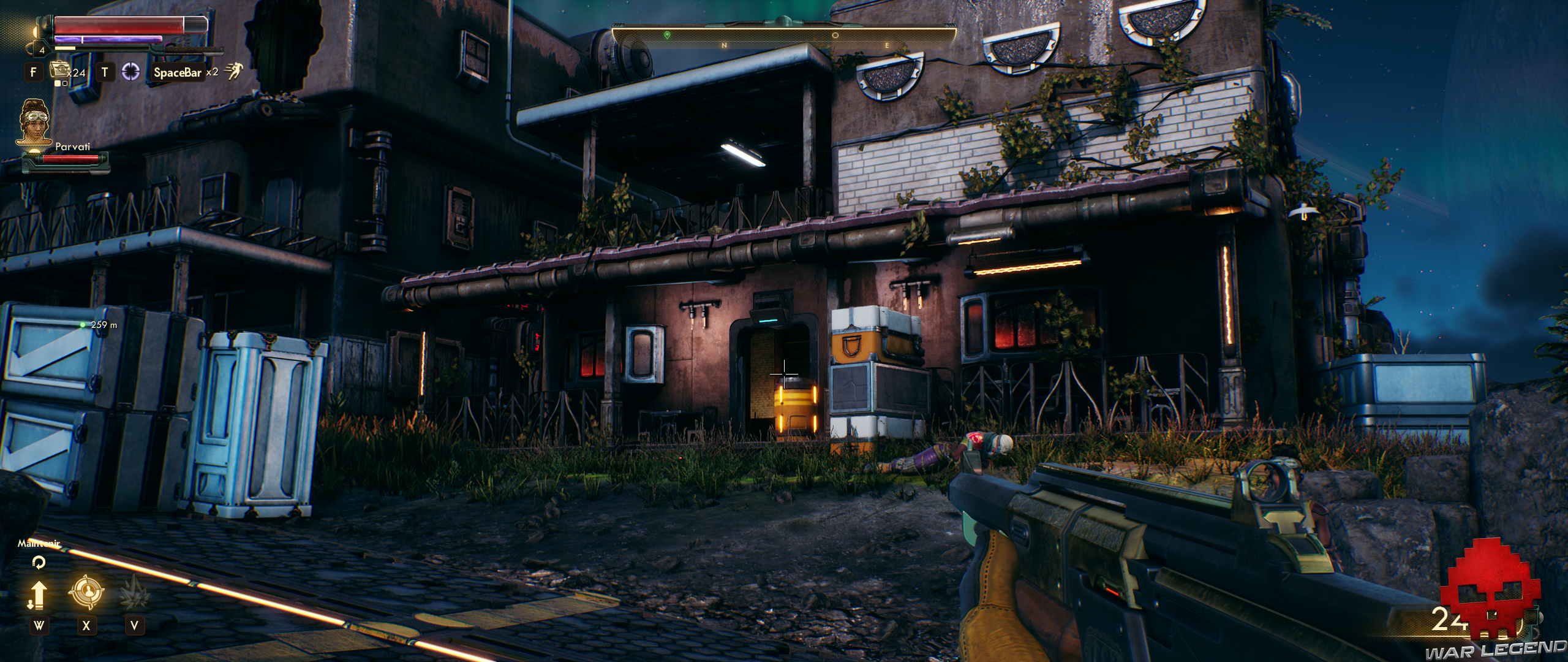Select the medkit inhaler icon next to F
Screen dimensions: 1568x662
click(x=59, y=71)
